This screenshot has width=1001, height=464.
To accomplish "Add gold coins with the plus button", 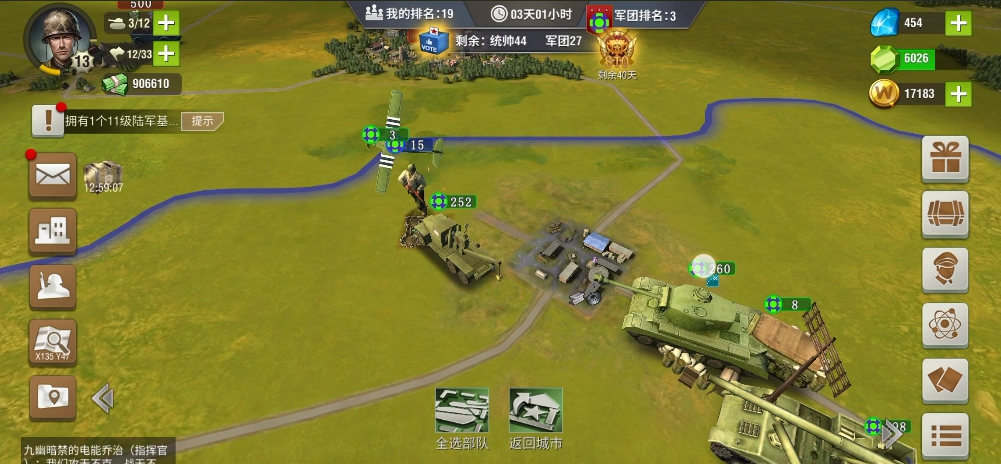I will pos(958,94).
